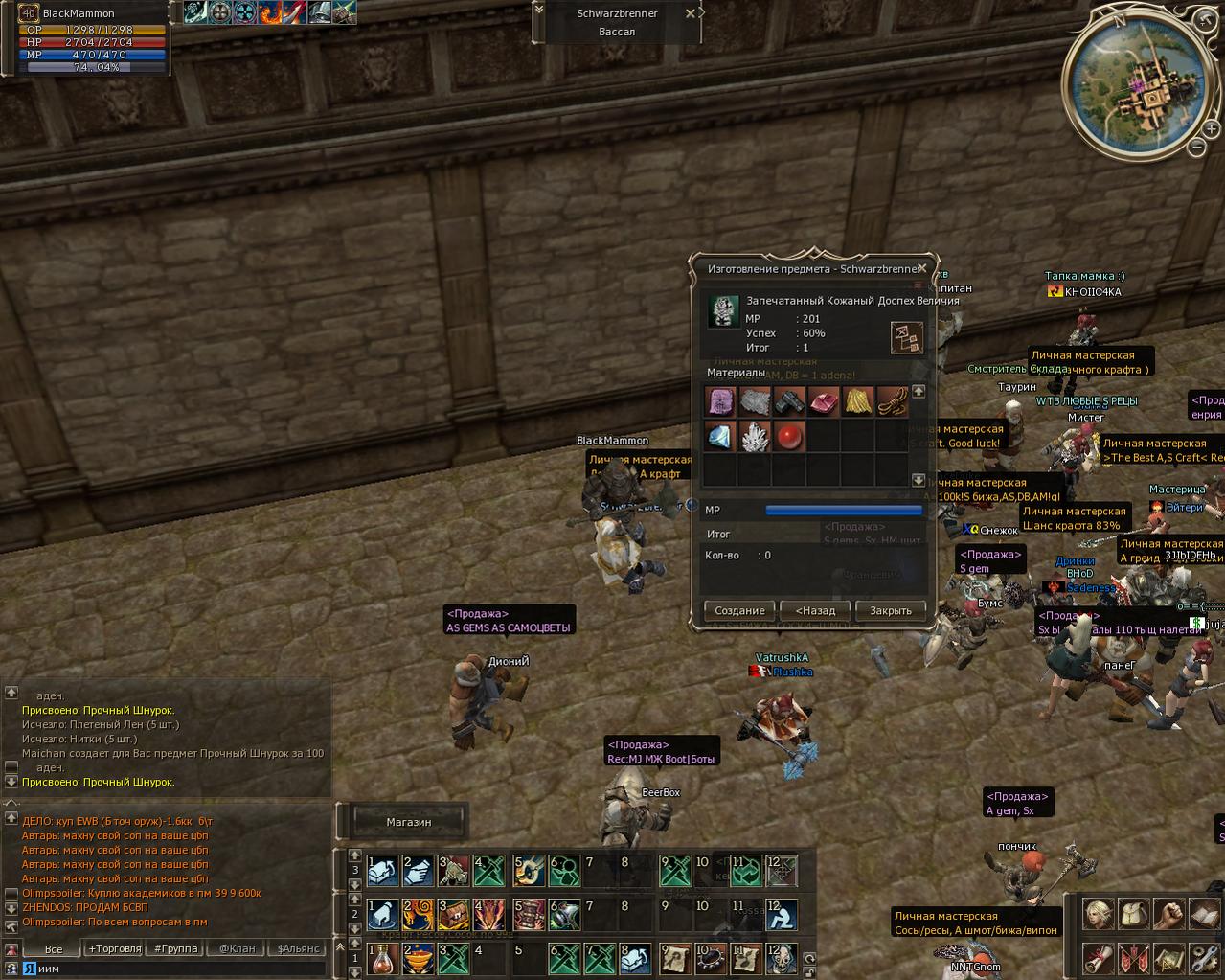Click the Создание craft button
The height and width of the screenshot is (980, 1225).
(x=739, y=610)
